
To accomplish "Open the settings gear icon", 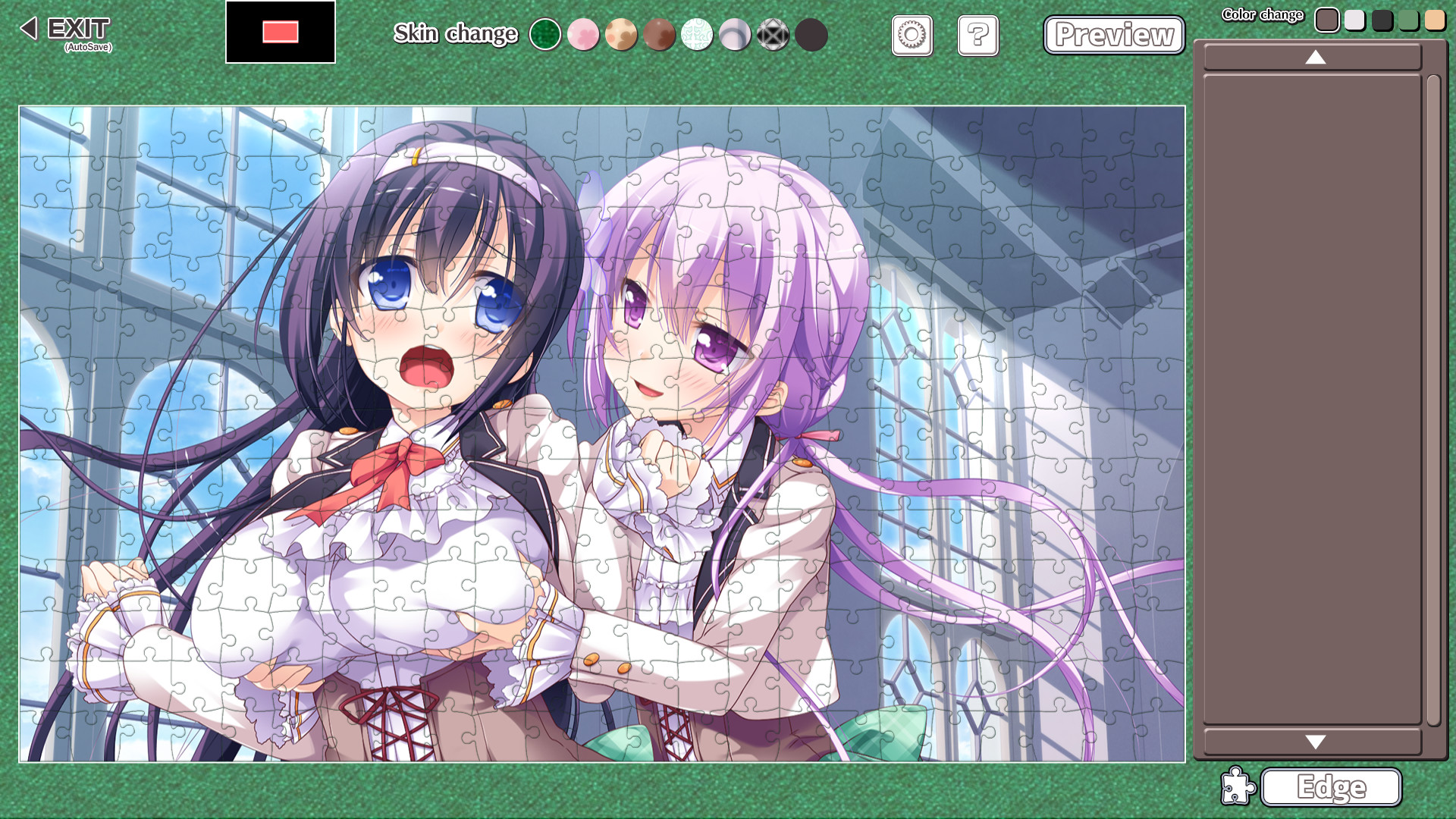I will coord(912,36).
